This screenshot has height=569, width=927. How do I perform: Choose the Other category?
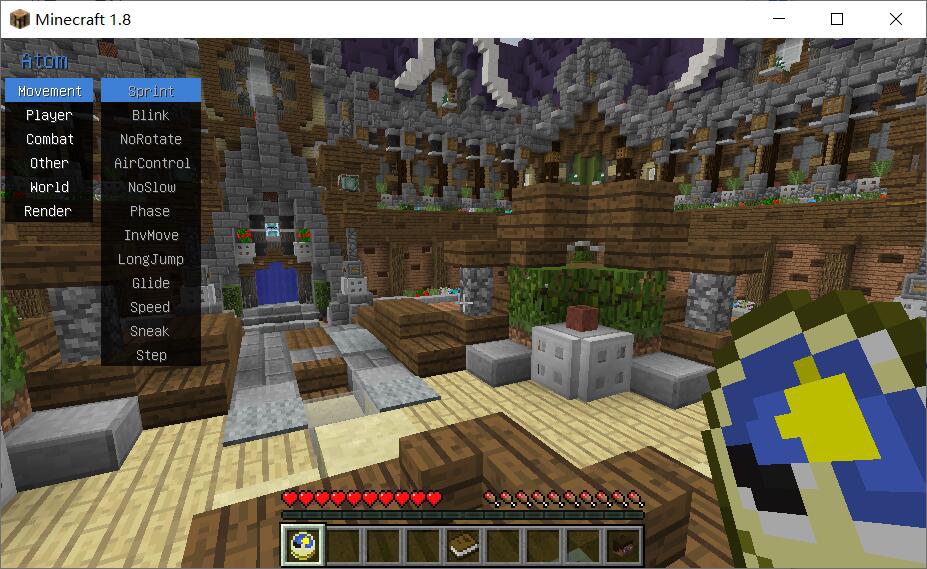[49, 163]
